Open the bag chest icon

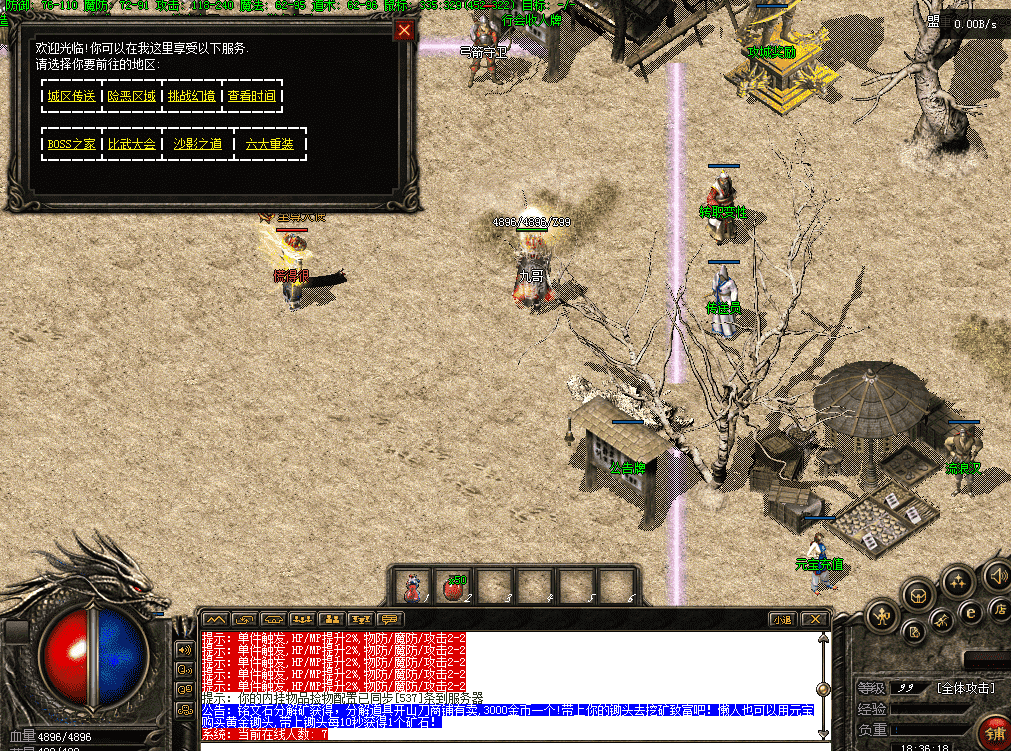click(x=917, y=594)
